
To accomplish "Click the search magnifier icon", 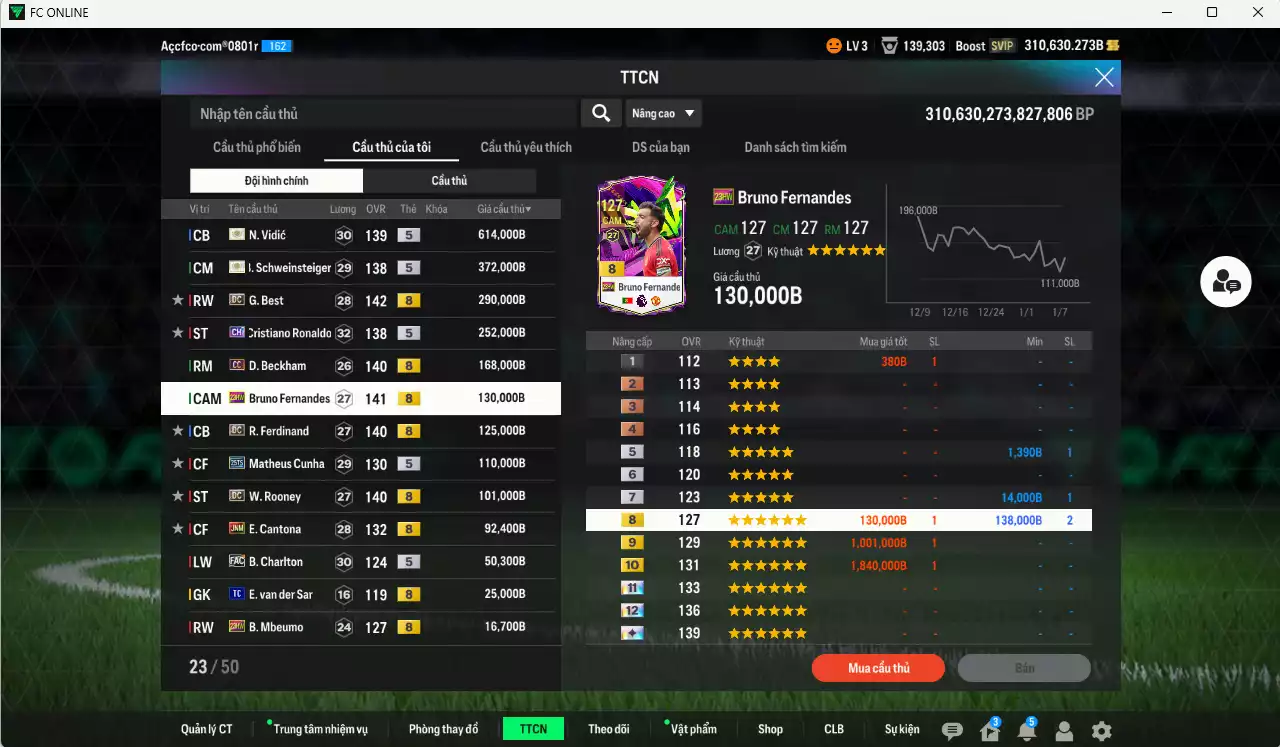I will tap(600, 113).
